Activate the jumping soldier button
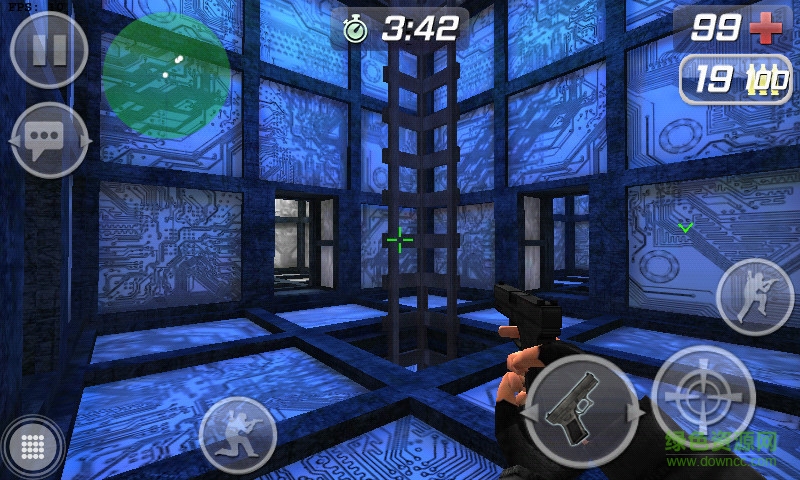800x480 pixels. pos(755,296)
